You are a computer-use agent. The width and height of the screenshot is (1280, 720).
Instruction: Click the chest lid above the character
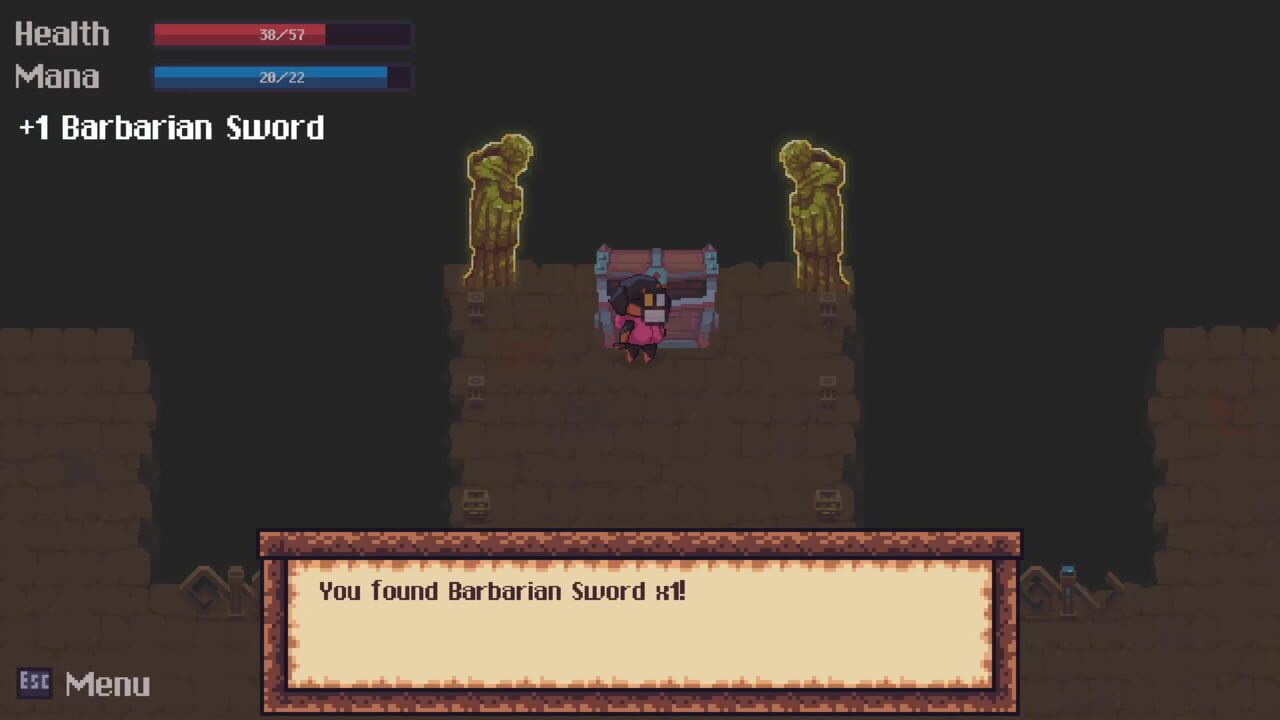point(657,258)
